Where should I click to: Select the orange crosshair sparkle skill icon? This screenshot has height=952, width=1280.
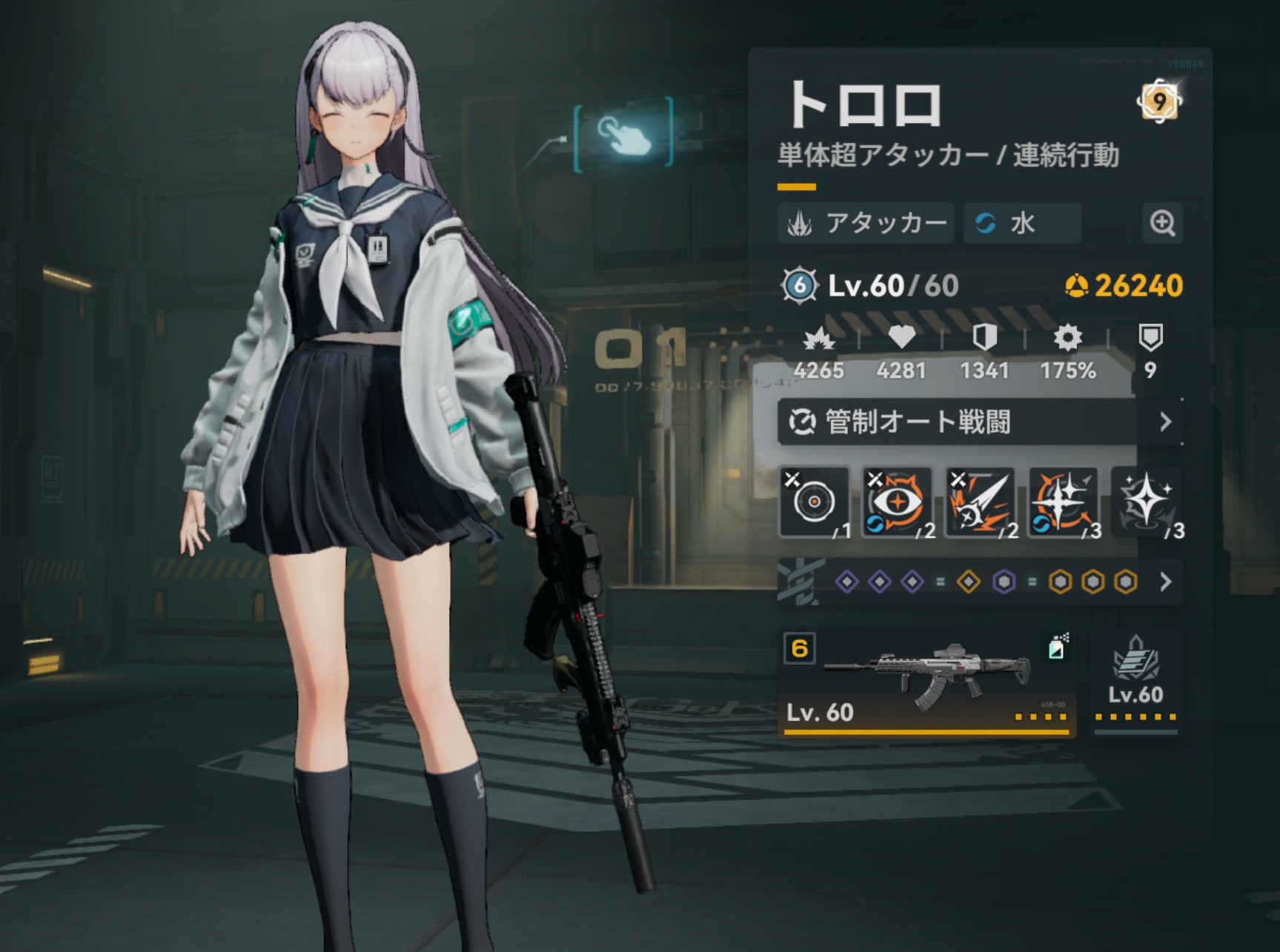(1064, 502)
